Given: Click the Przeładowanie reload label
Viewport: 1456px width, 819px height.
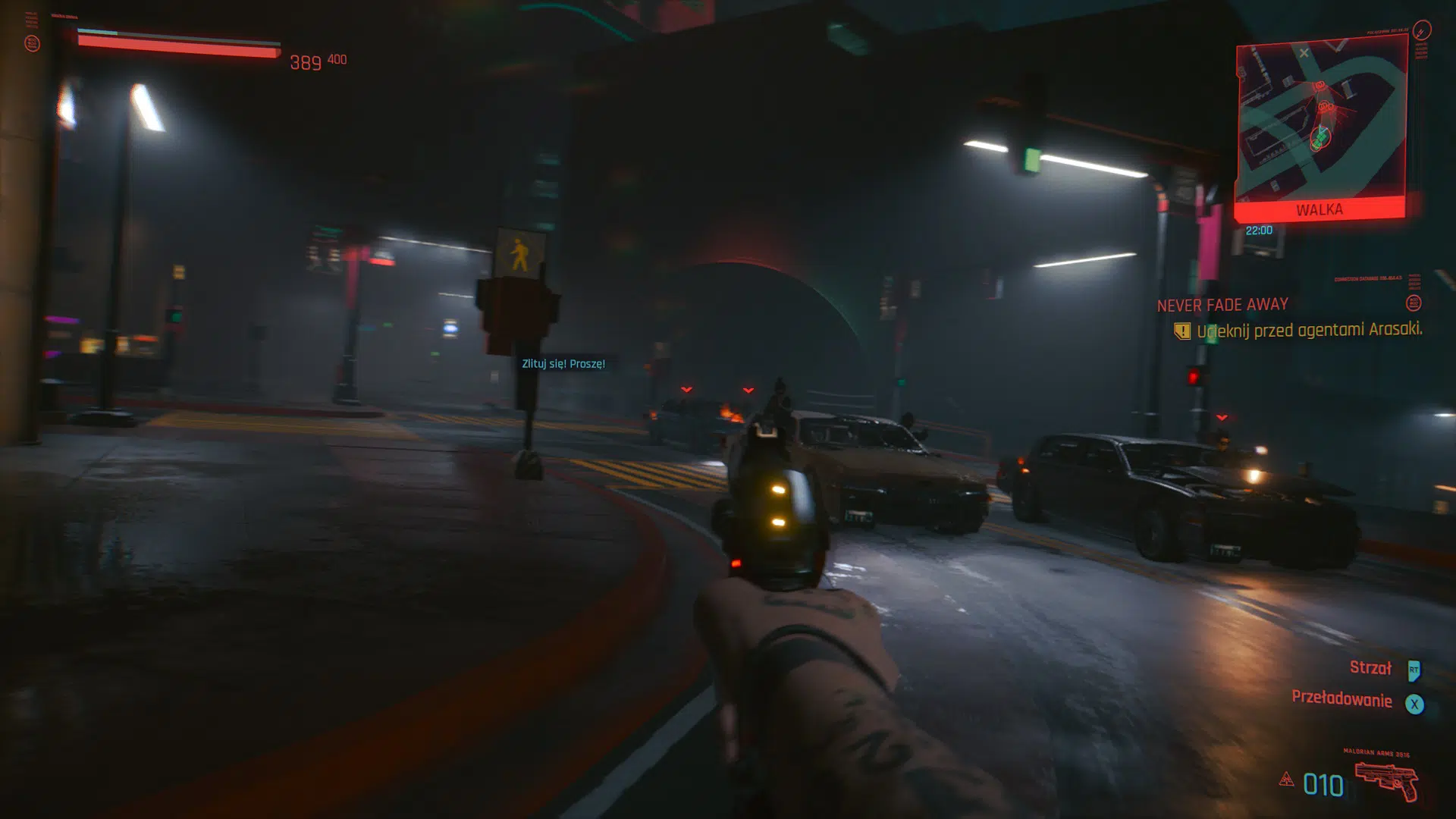Looking at the screenshot, I should tap(1342, 700).
